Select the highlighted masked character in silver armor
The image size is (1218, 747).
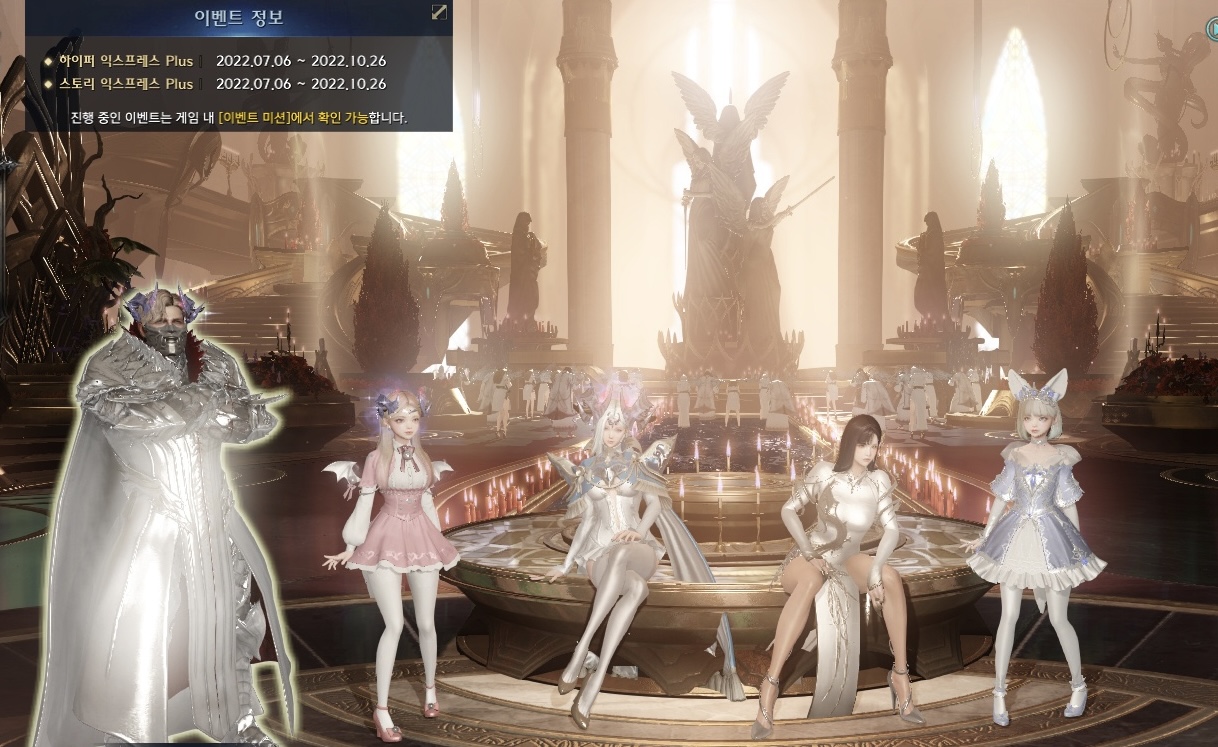165,500
